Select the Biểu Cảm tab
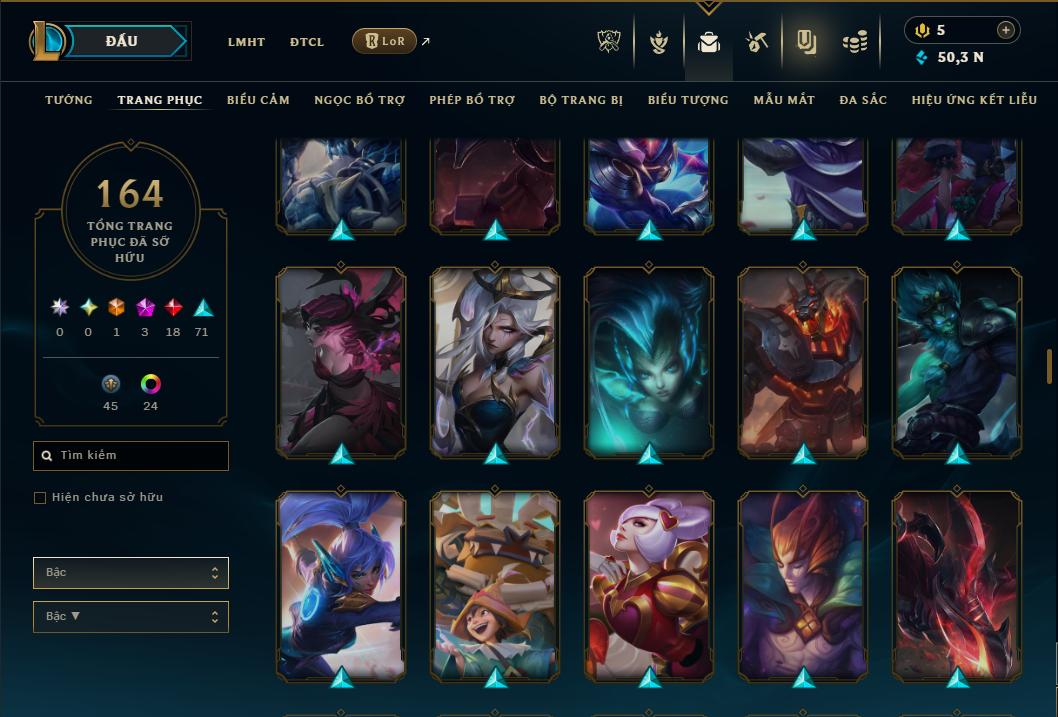This screenshot has width=1058, height=717. [258, 100]
